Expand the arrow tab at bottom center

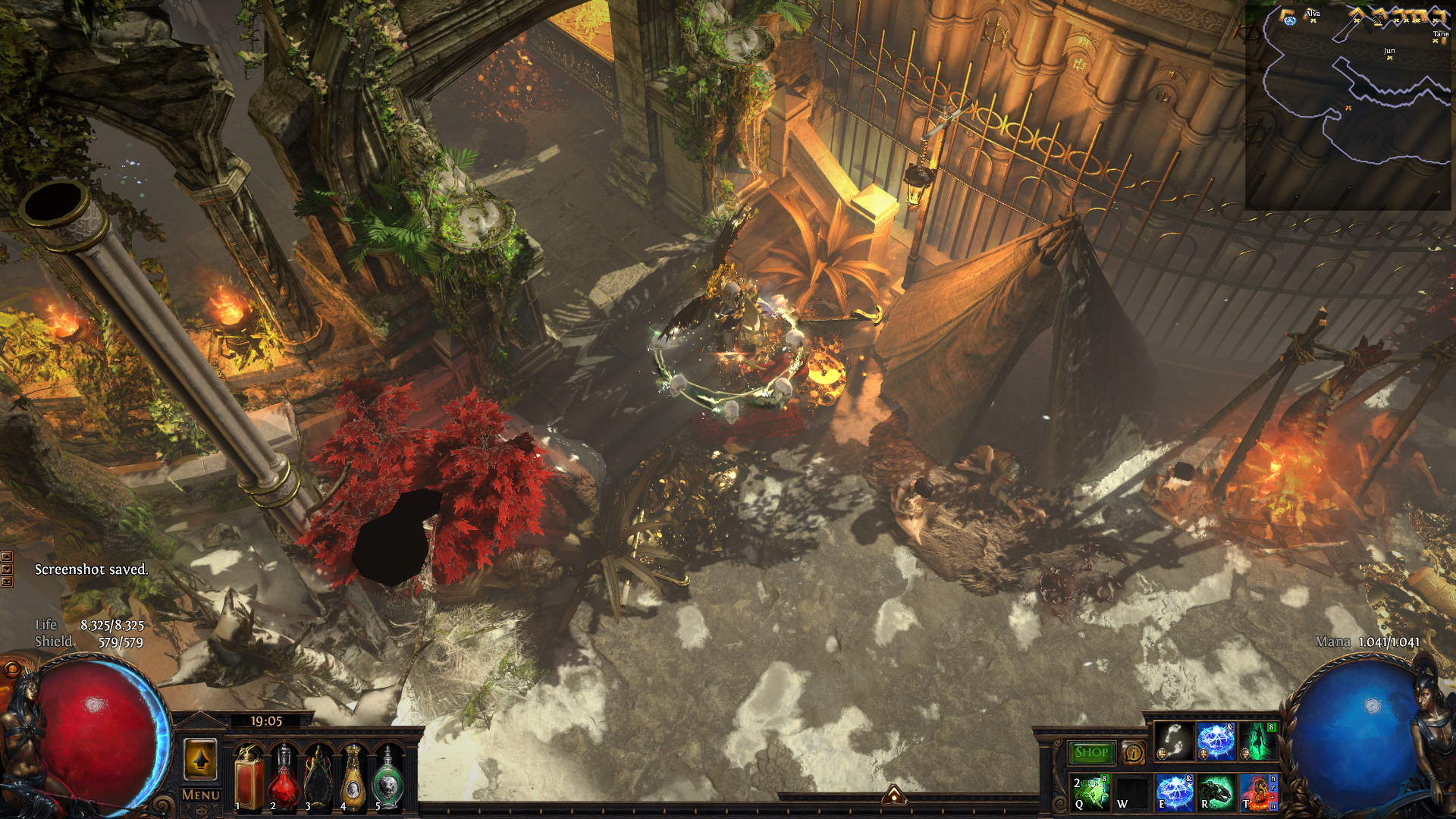point(894,795)
